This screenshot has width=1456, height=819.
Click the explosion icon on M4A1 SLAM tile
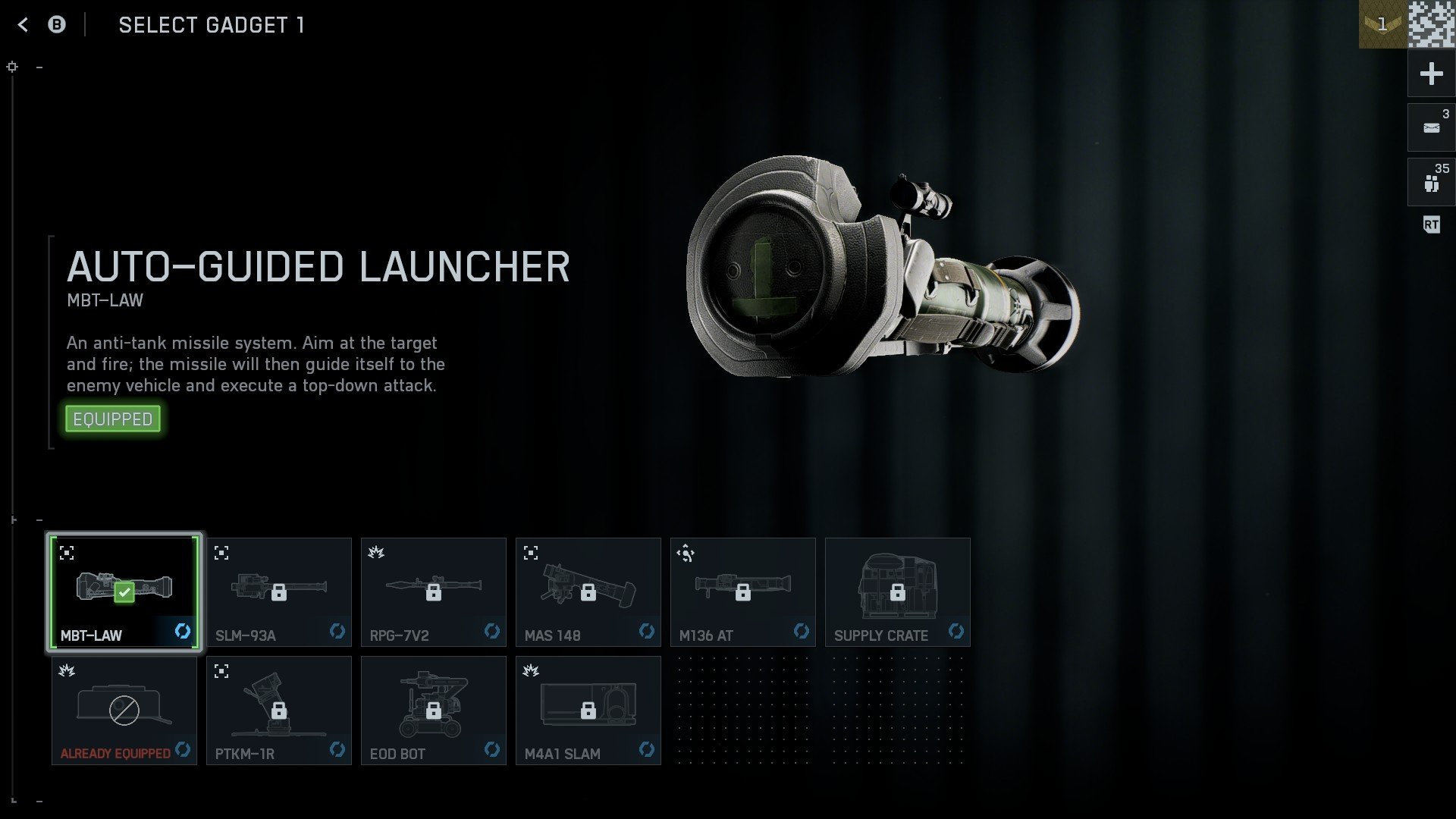coord(531,671)
